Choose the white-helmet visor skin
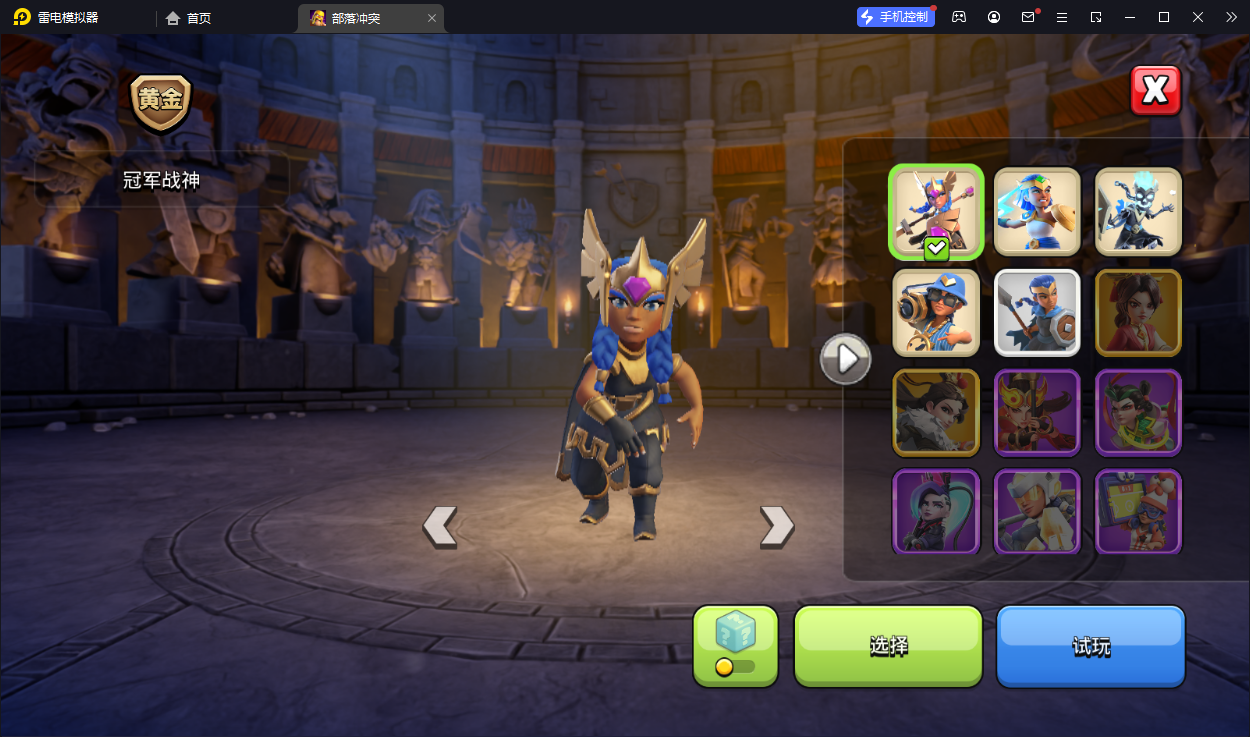Viewport: 1250px width, 737px height. (x=1037, y=510)
